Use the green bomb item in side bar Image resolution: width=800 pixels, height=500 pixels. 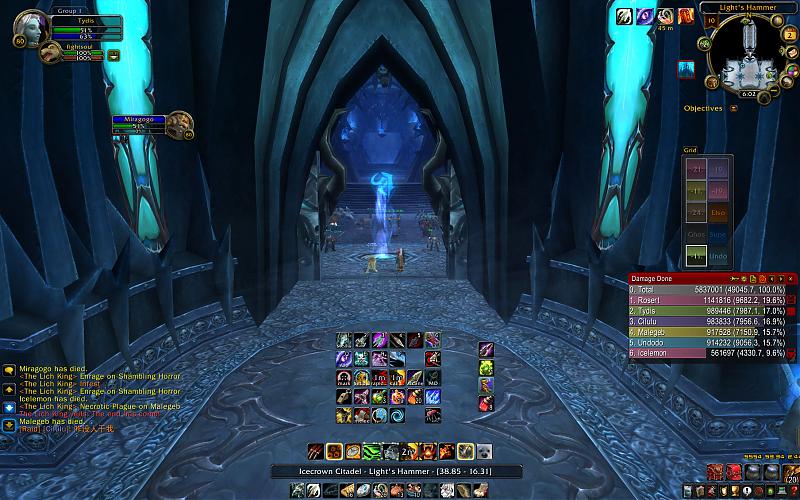click(x=486, y=368)
